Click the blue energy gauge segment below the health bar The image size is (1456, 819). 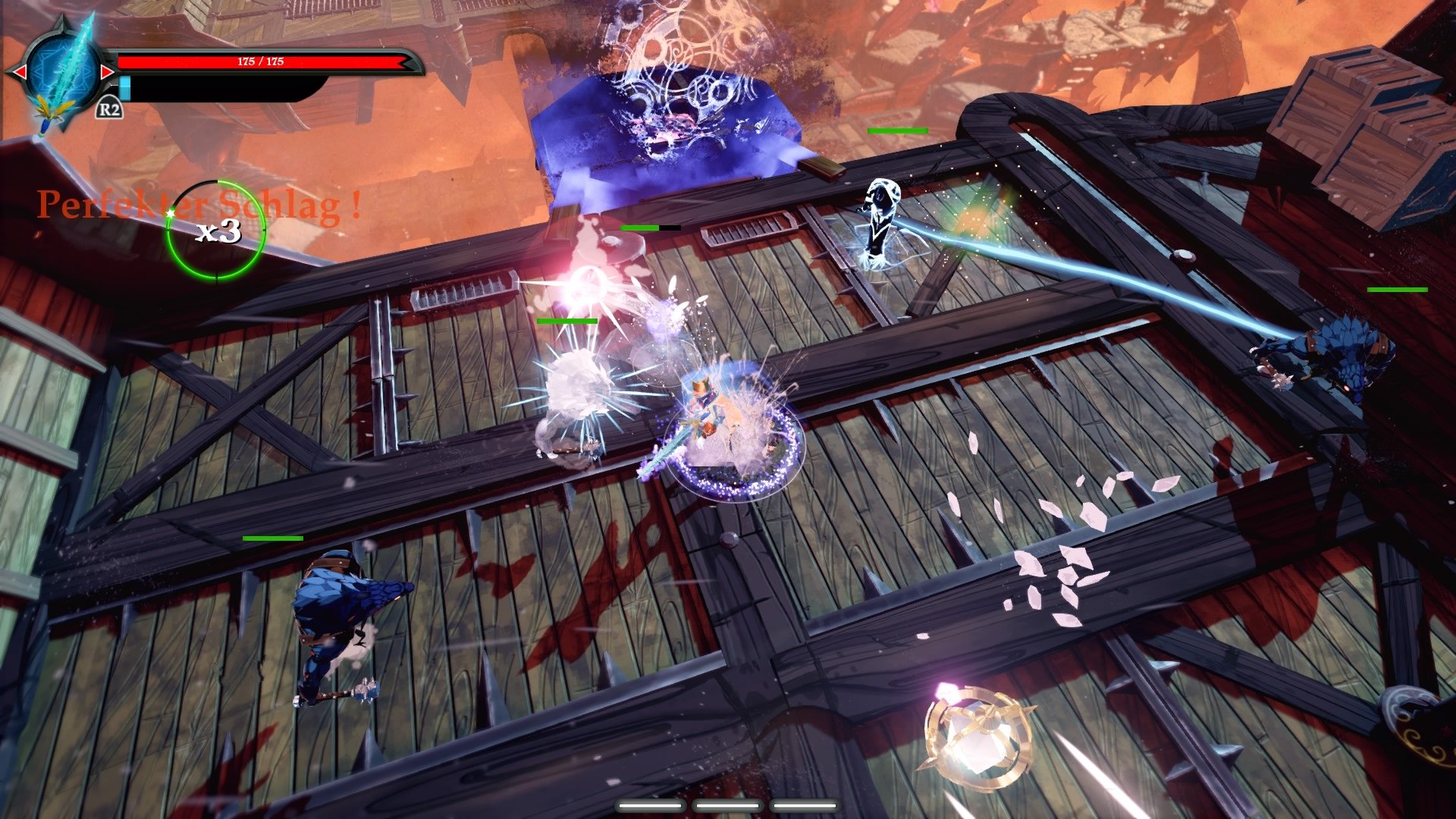point(124,87)
